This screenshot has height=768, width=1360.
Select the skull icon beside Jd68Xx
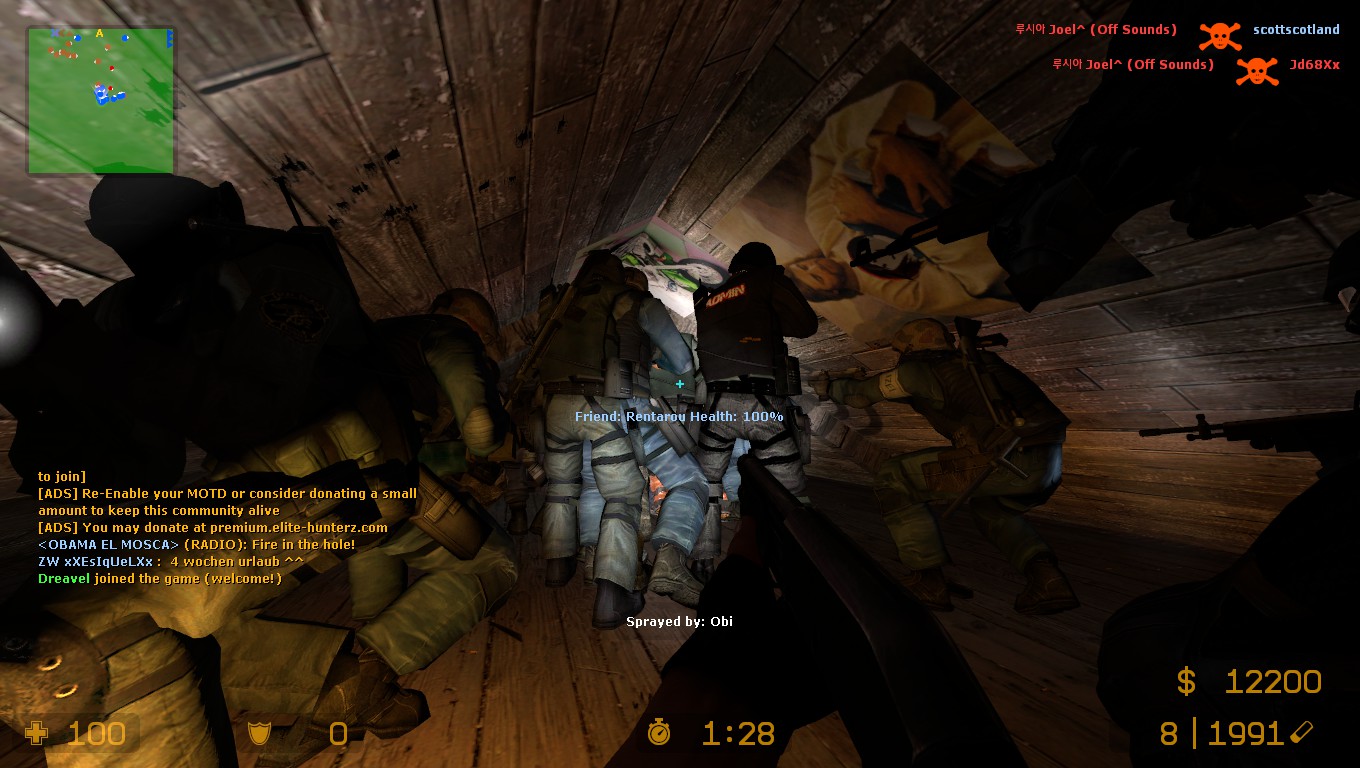pos(1256,70)
